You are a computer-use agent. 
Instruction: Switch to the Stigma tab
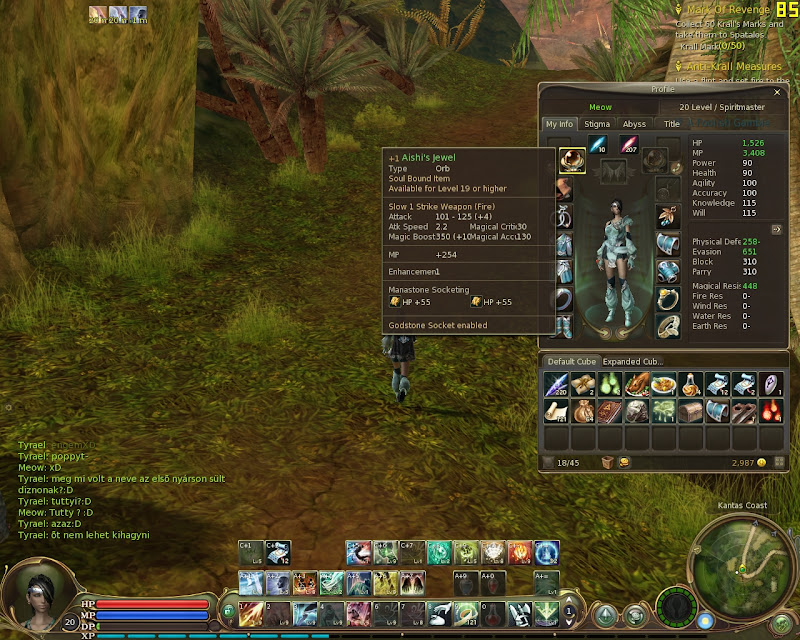[597, 124]
